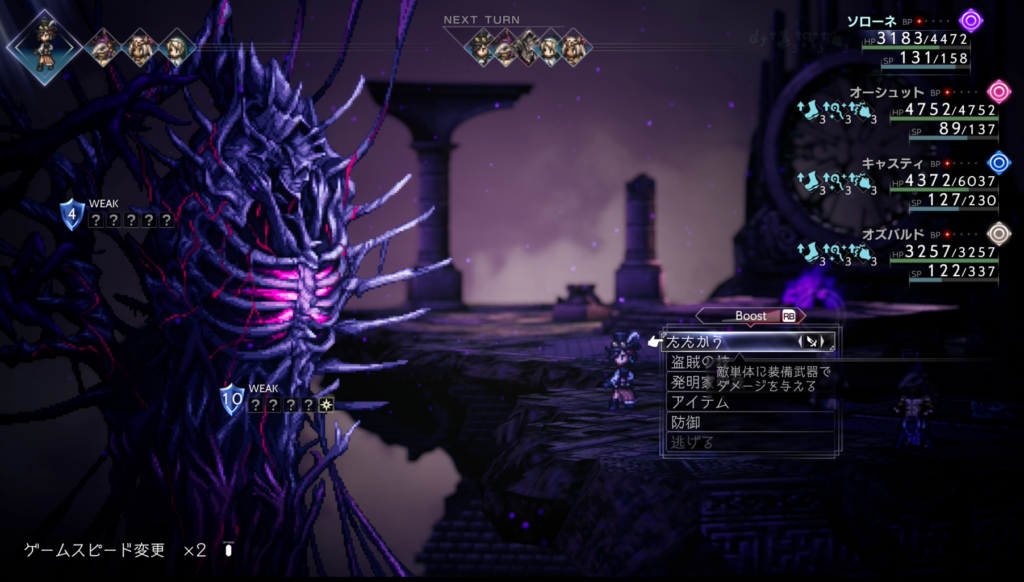Click the blue latent power orb for キャスティ
Viewport: 1024px width, 582px height.
[x=998, y=162]
